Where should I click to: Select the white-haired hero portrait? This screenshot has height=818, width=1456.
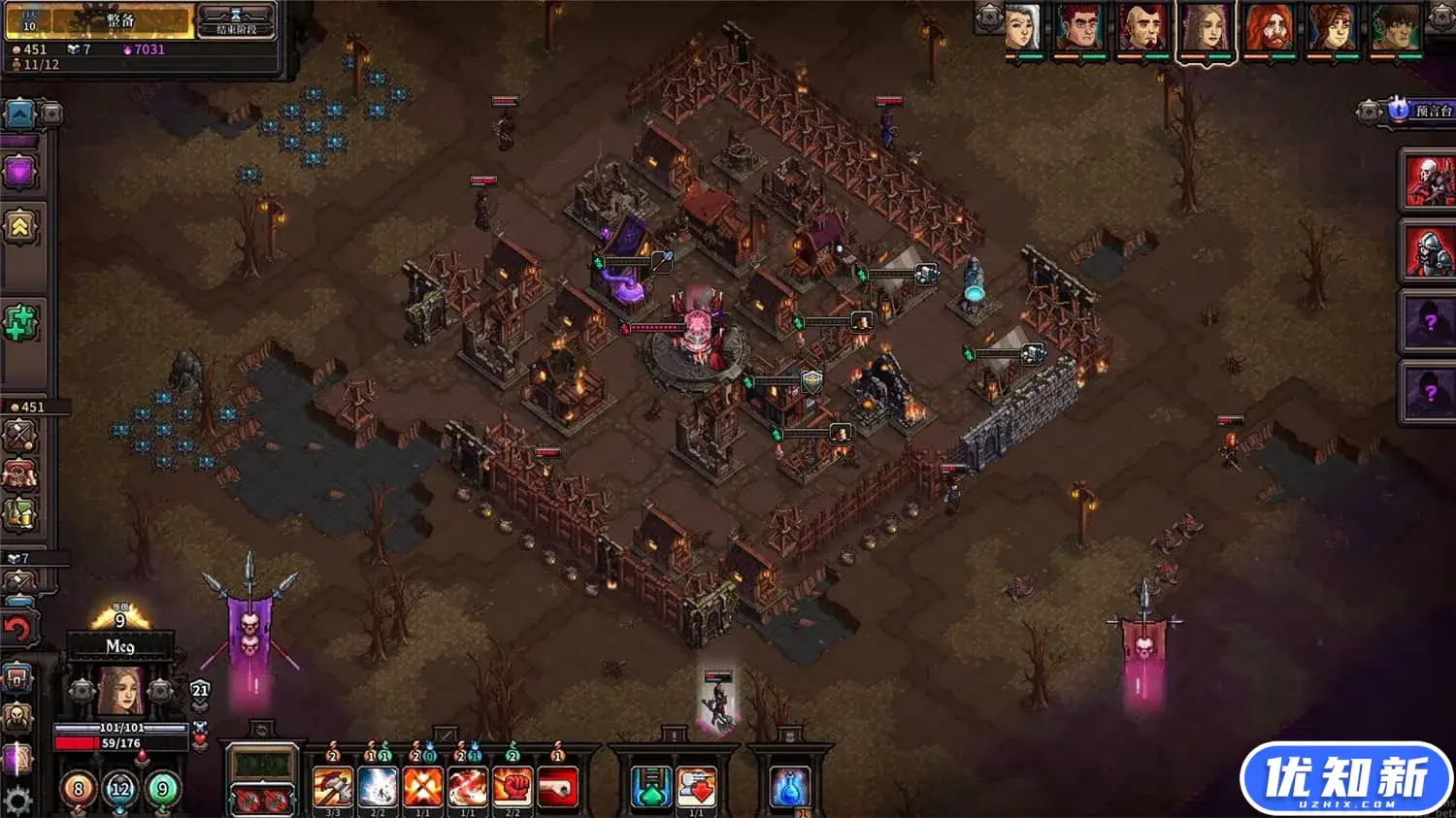point(1021,27)
